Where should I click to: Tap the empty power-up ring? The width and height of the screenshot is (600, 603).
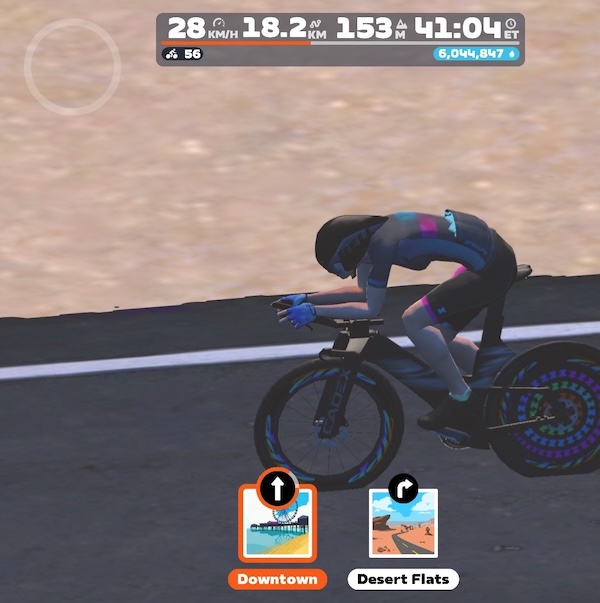click(72, 66)
